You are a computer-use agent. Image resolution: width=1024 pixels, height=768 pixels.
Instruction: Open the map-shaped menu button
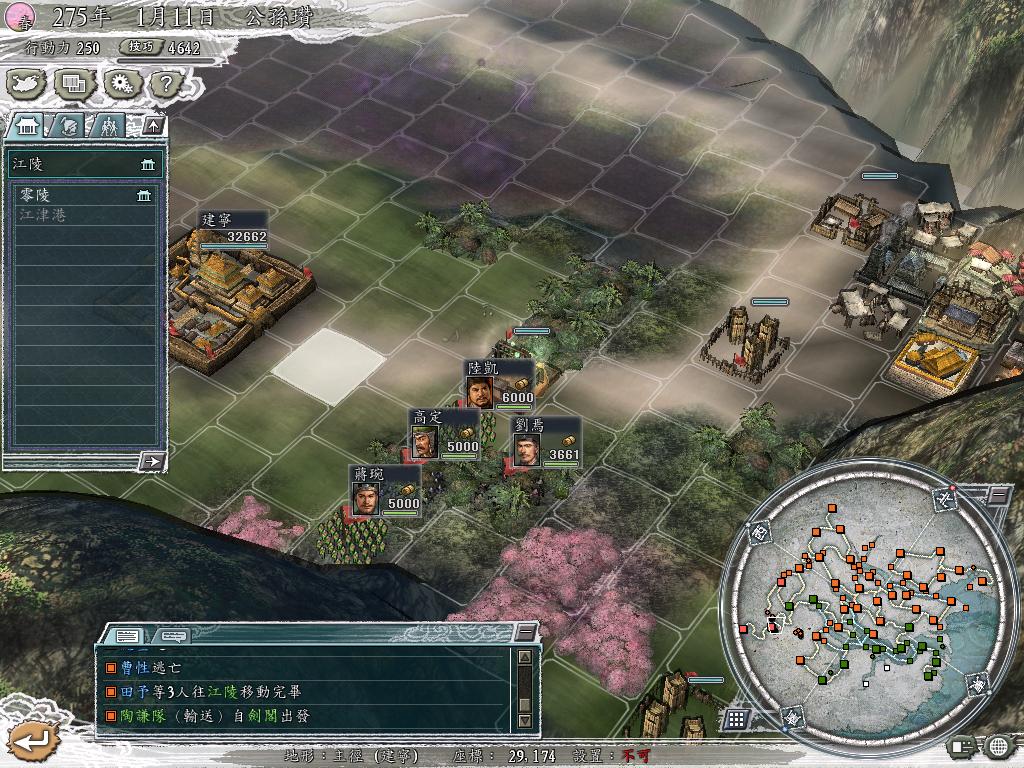pyautogui.click(x=28, y=85)
